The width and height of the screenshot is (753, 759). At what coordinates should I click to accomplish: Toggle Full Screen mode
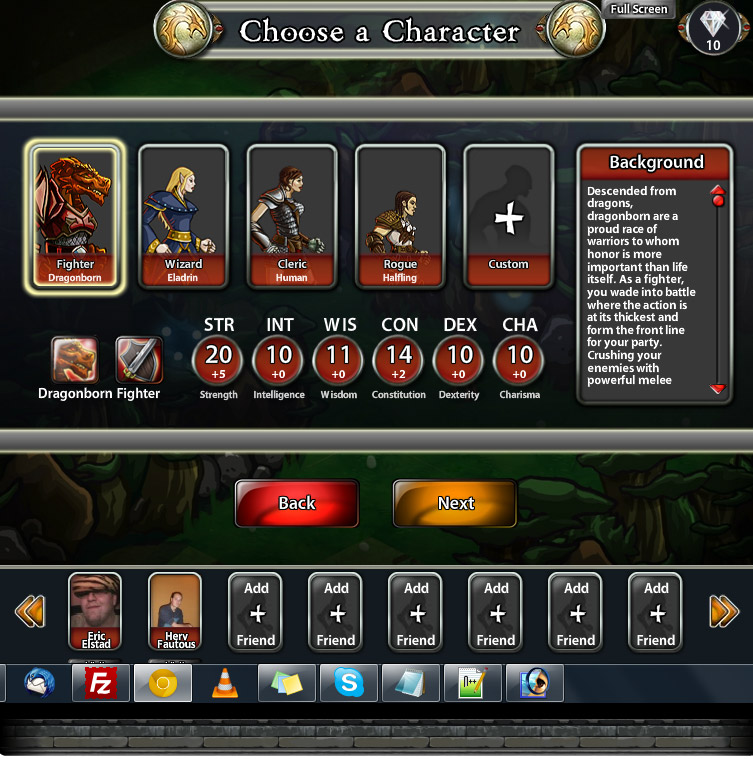[x=640, y=10]
